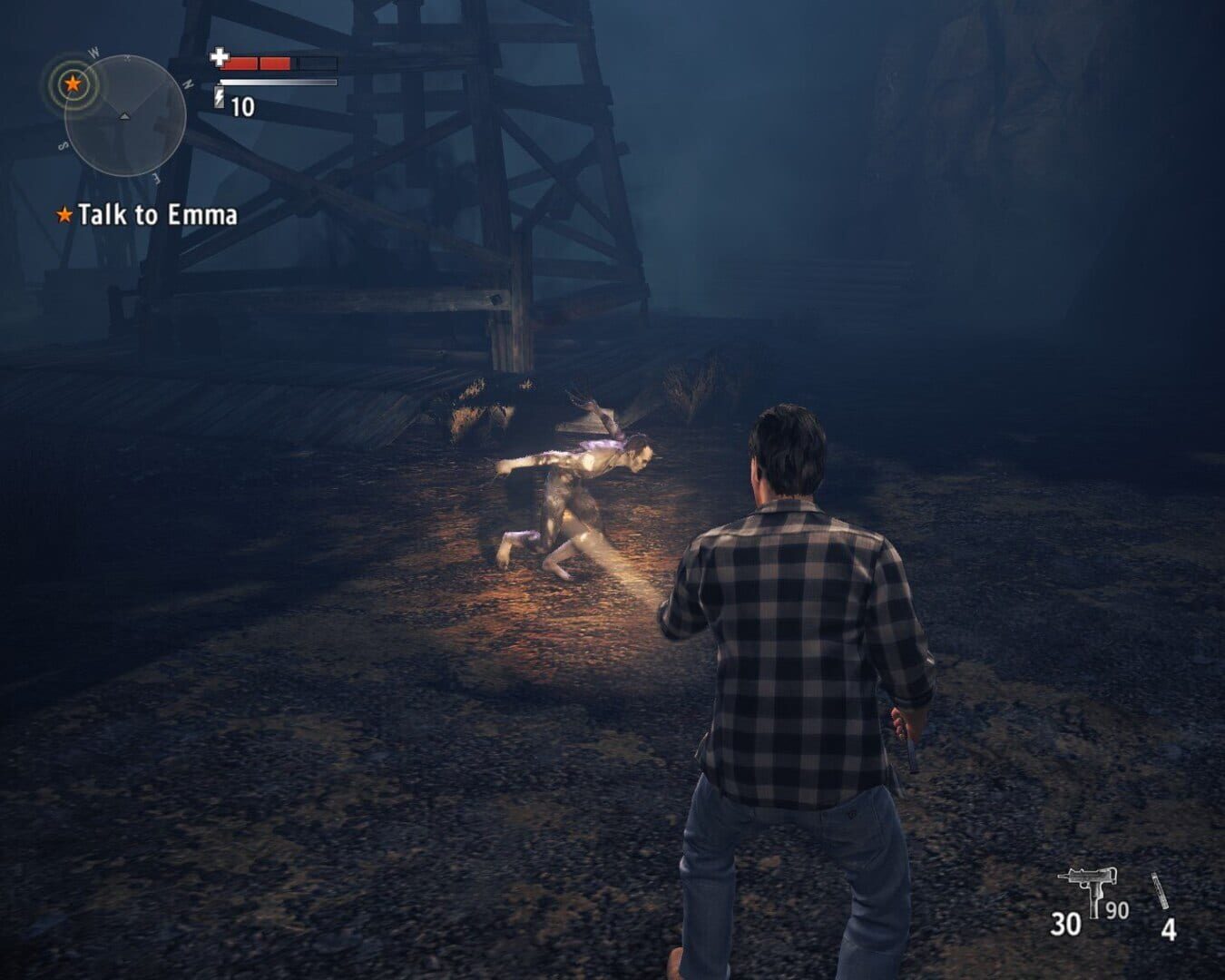Click the health cross icon above the health bar
1225x980 pixels.
click(219, 56)
